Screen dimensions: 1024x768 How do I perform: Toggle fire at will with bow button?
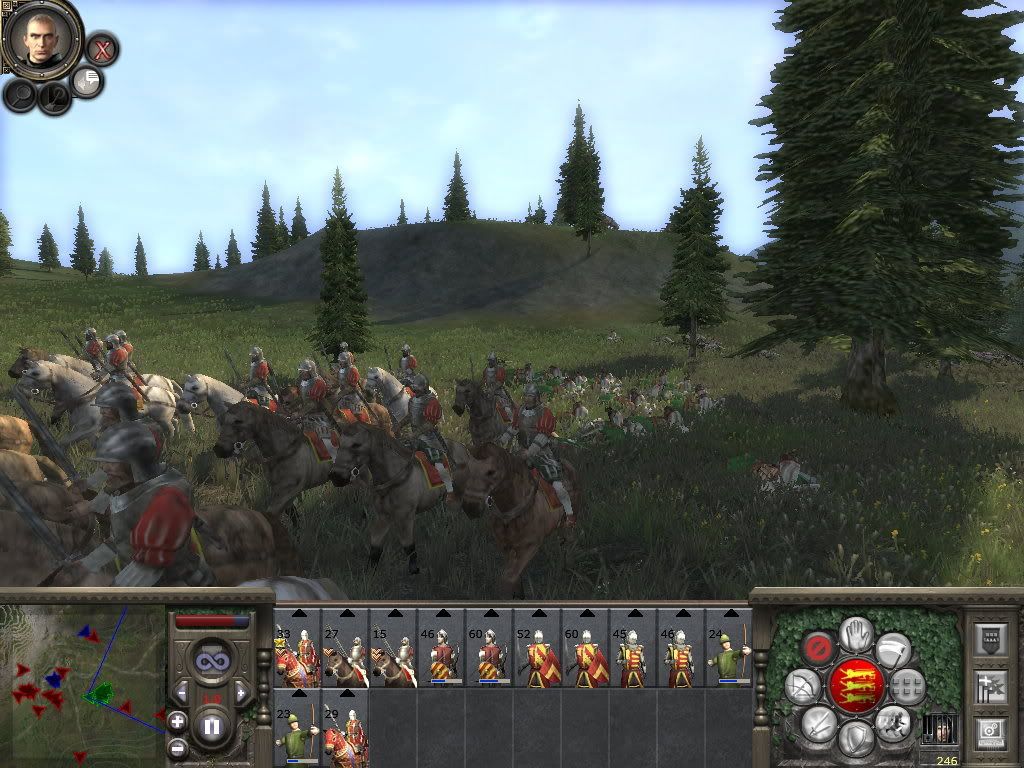(803, 686)
